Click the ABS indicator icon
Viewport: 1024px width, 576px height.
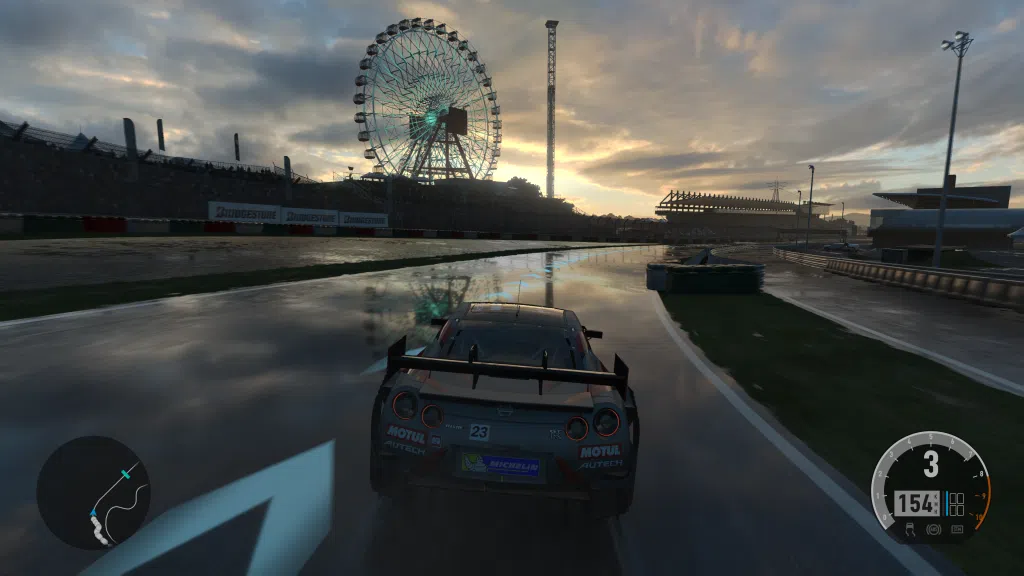933,528
